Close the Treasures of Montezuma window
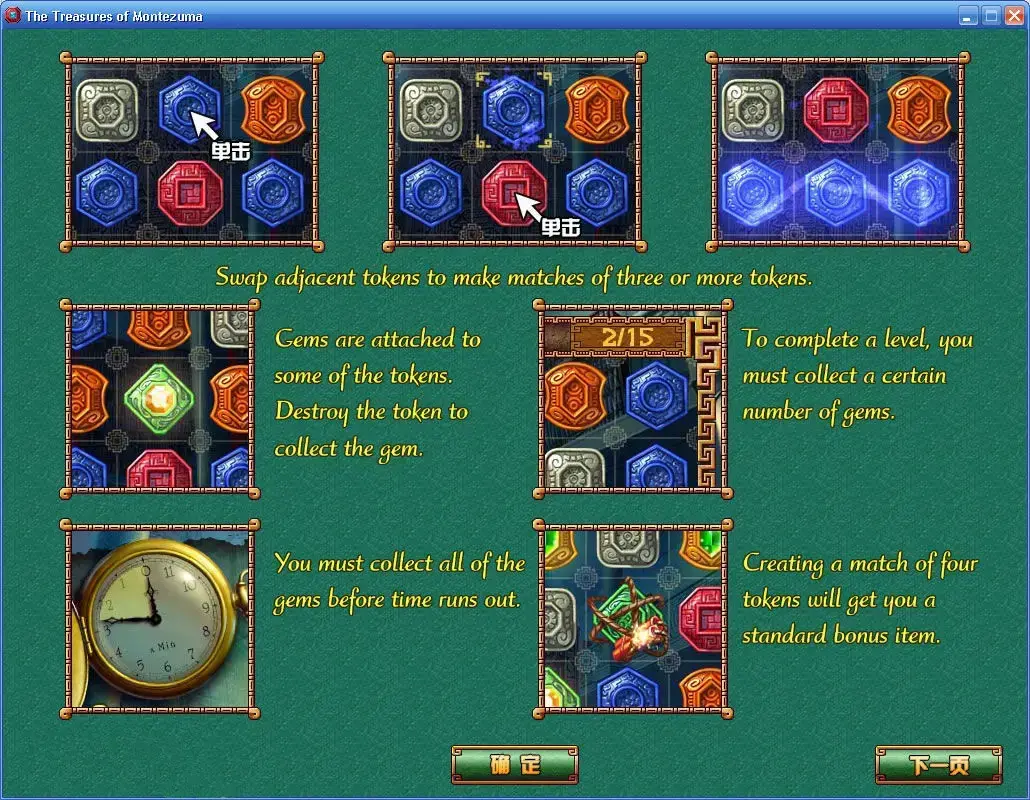 (x=1013, y=15)
